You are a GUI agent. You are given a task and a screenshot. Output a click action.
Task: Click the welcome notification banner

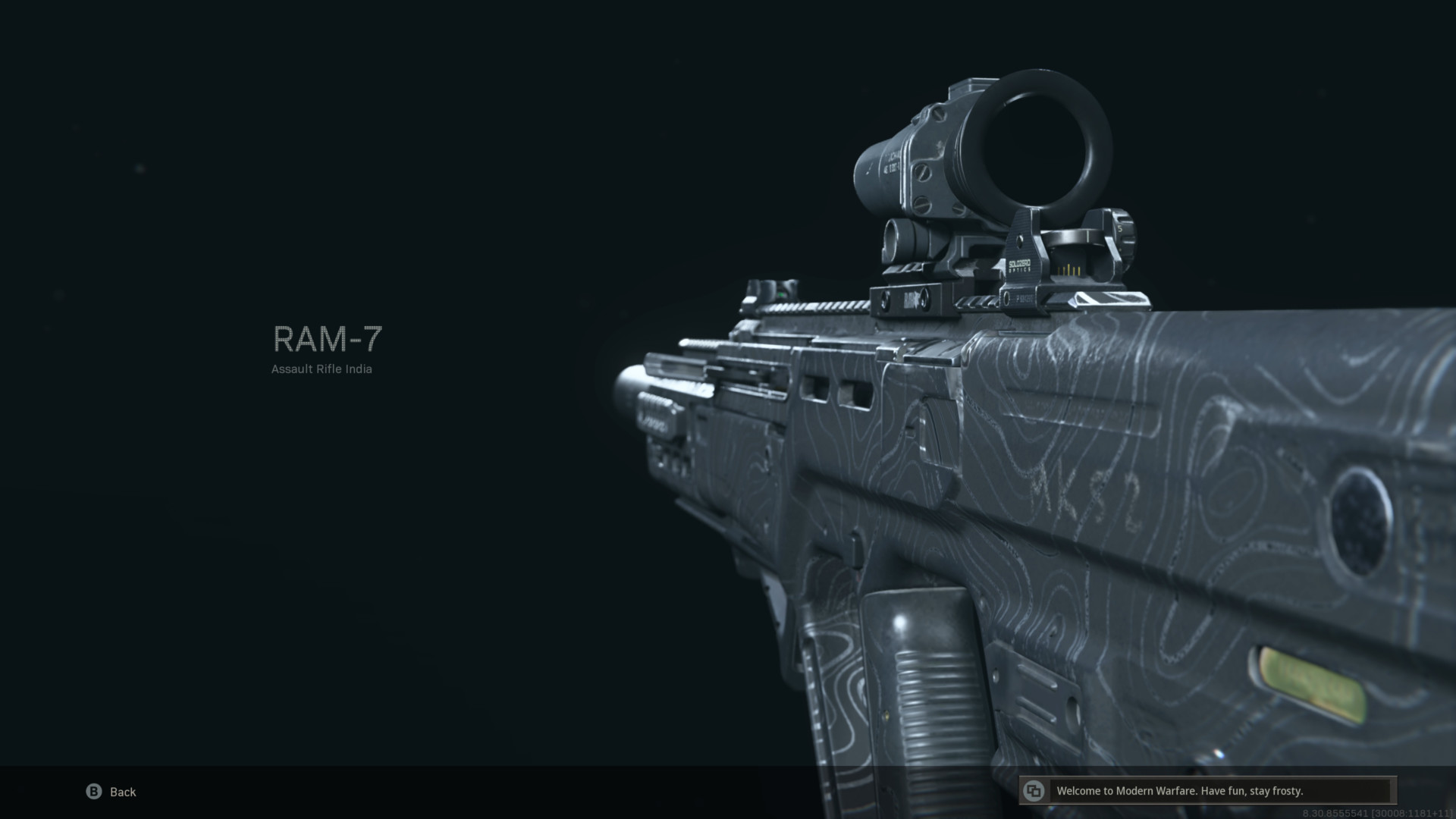(x=1221, y=791)
